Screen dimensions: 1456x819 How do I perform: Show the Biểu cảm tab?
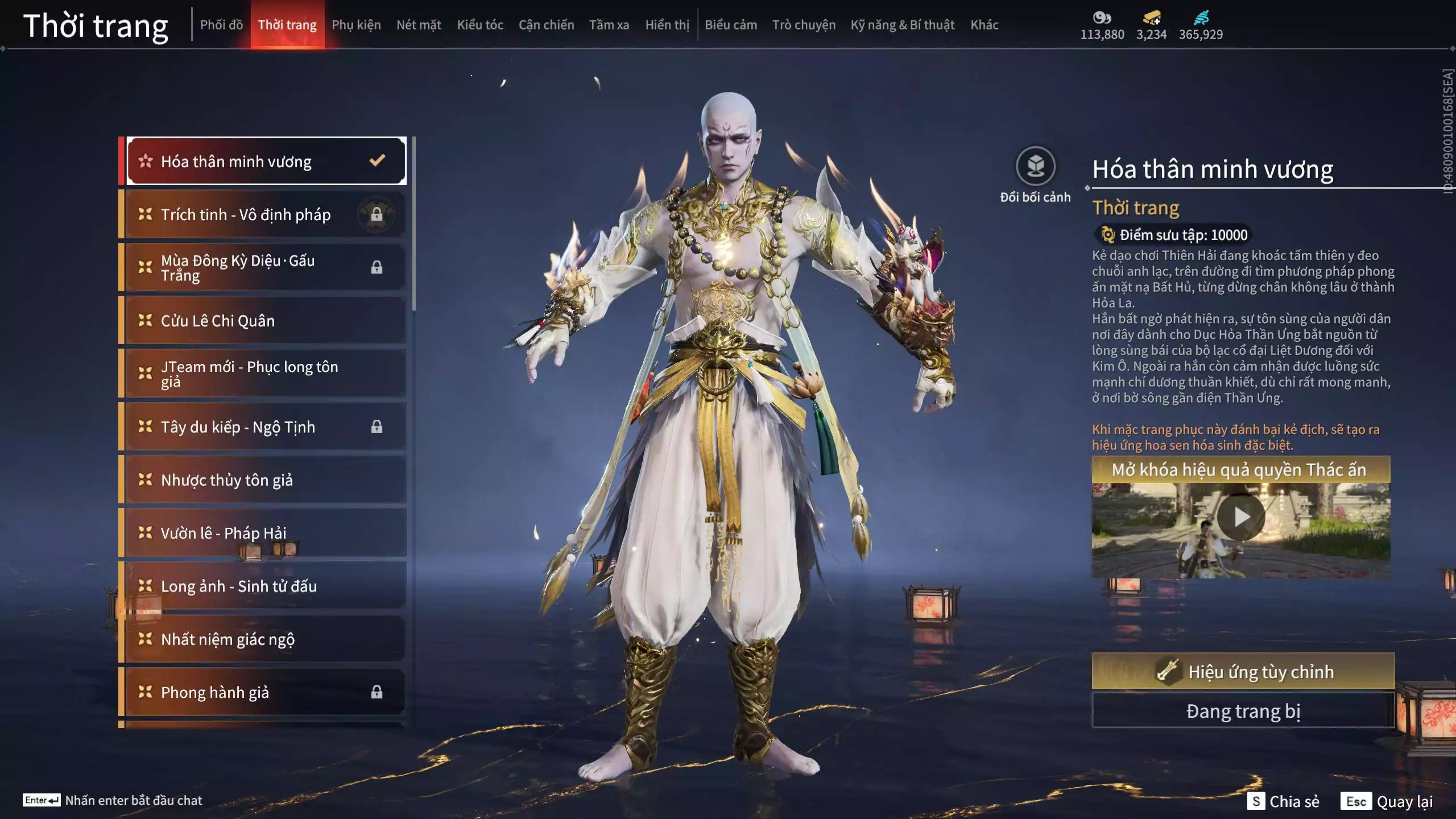pos(731,24)
